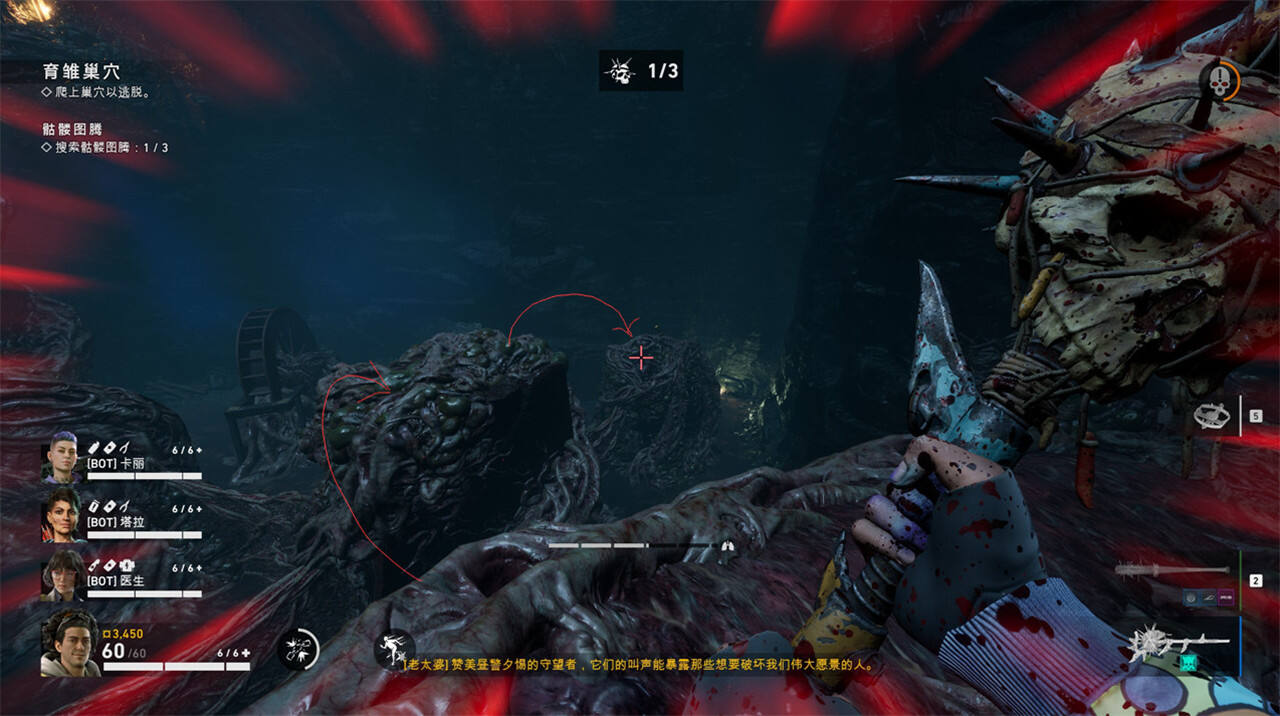Click the green skull attachment on the weapon slot
Viewport: 1280px width, 716px height.
pos(1189,660)
